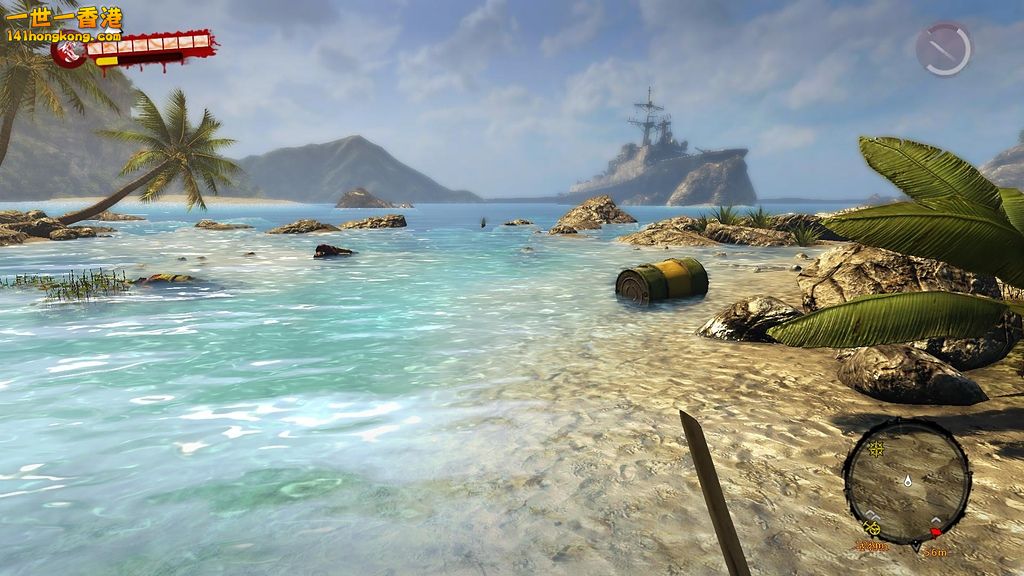Click the yellow crossed-tools marker on the minimap
Image resolution: width=1024 pixels, height=576 pixels.
(x=871, y=527)
